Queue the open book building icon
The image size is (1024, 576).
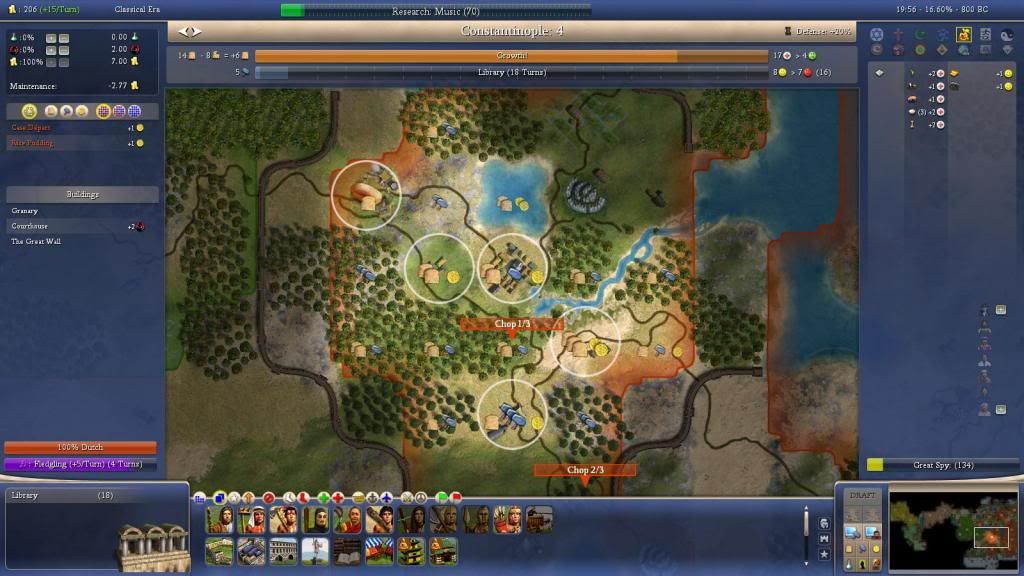click(346, 551)
